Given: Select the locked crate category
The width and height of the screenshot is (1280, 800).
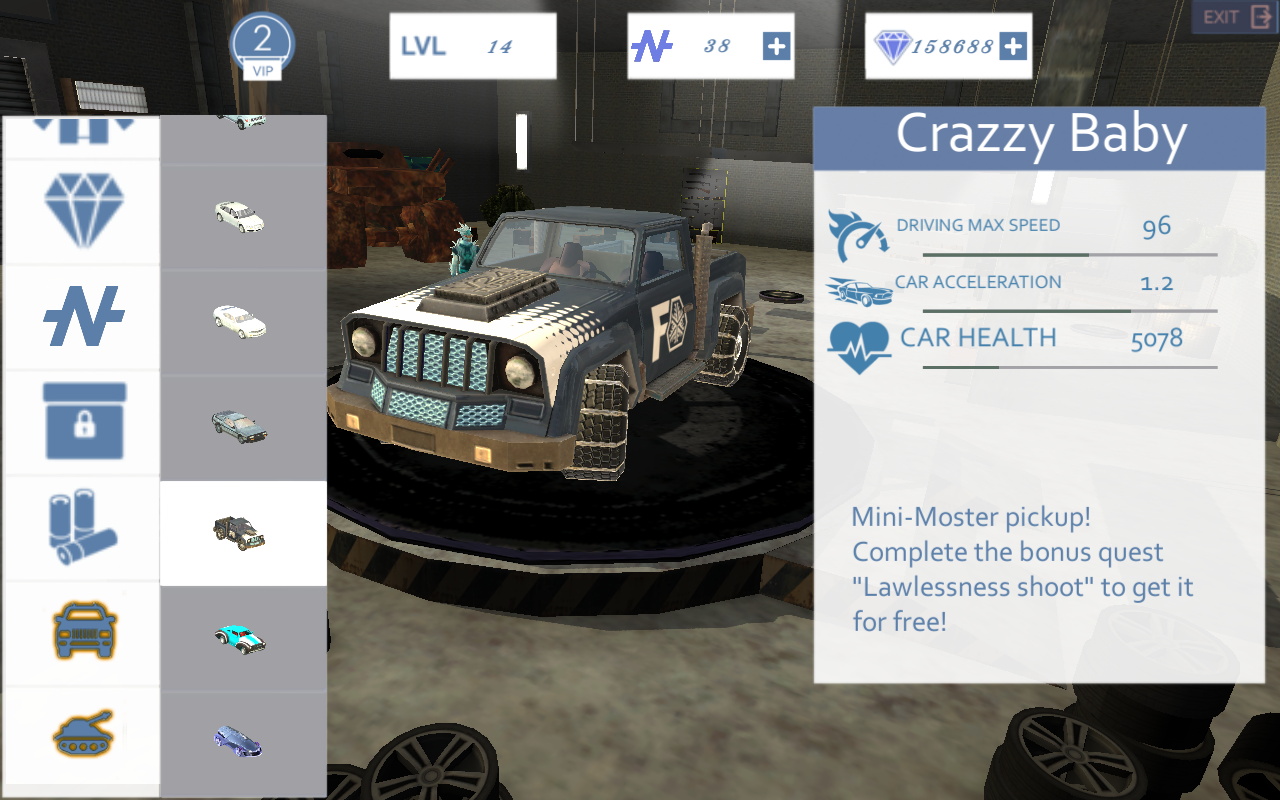Looking at the screenshot, I should 81,422.
